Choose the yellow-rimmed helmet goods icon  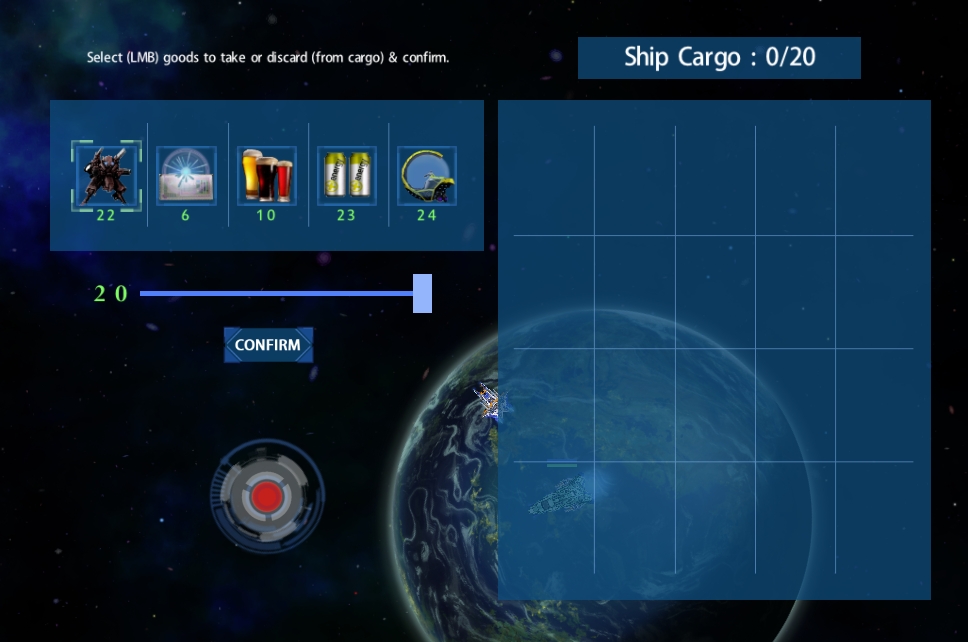pos(426,175)
